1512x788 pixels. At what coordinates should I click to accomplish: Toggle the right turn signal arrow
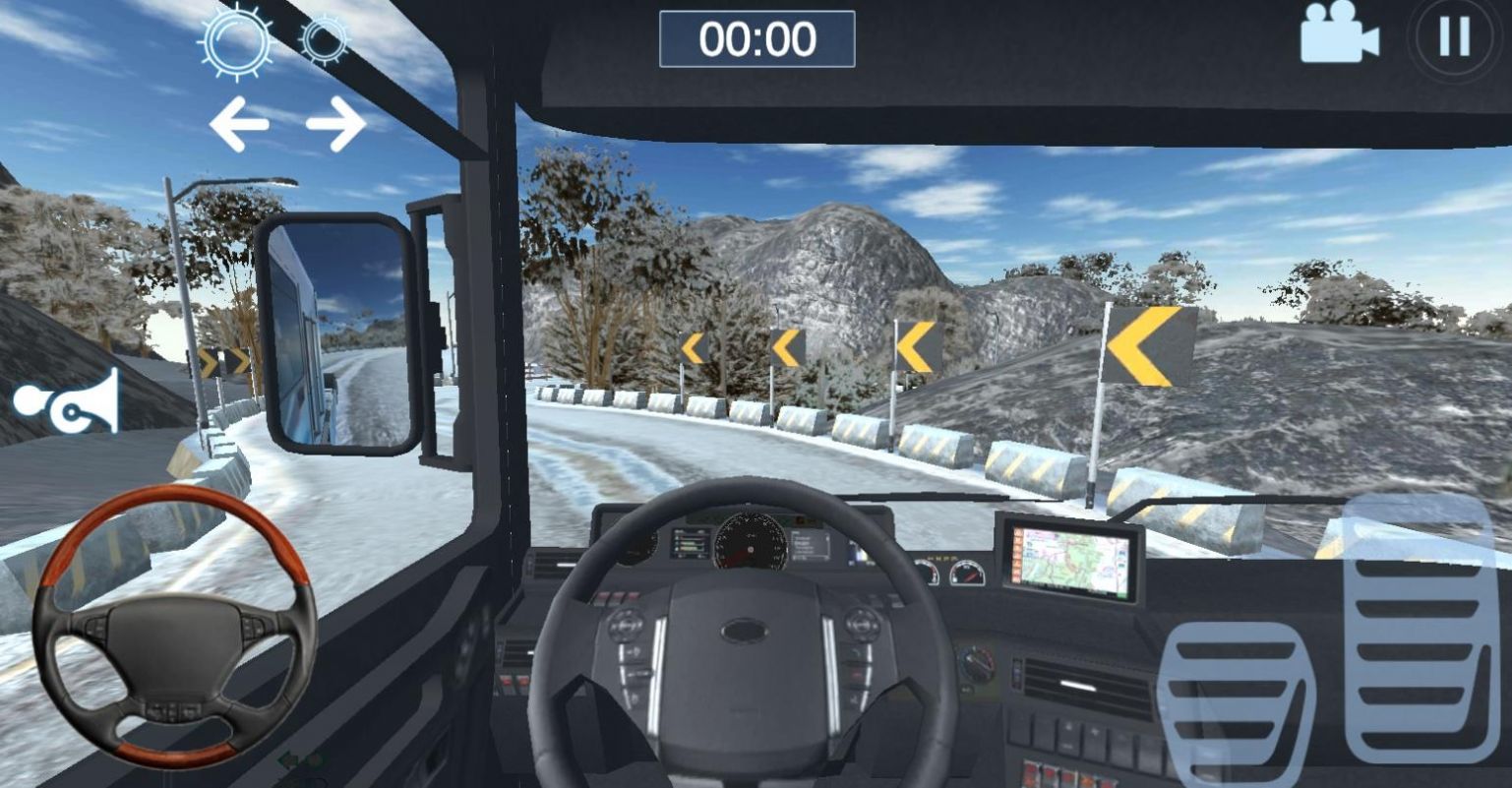pos(338,122)
